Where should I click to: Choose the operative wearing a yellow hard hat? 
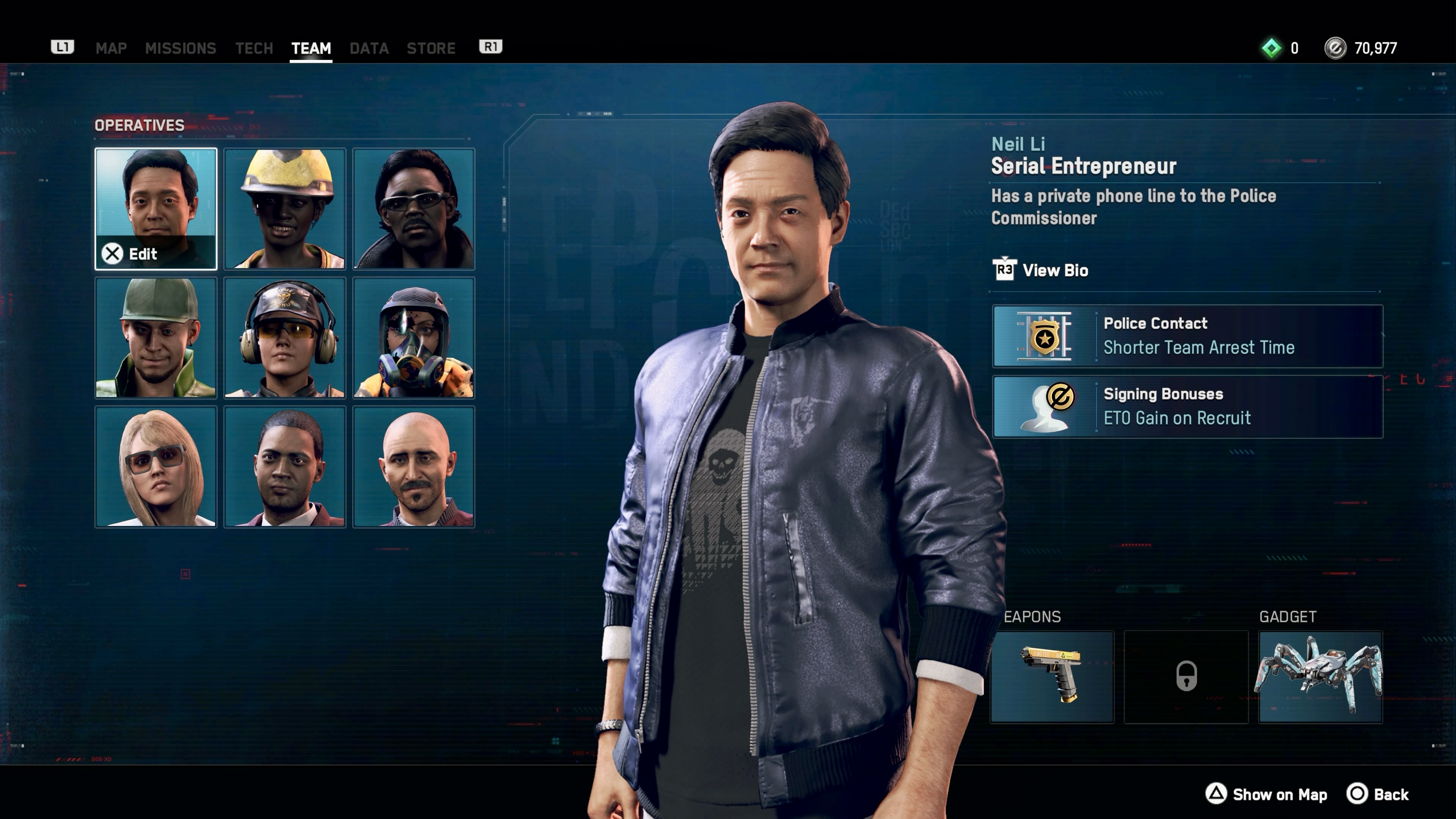(x=284, y=209)
